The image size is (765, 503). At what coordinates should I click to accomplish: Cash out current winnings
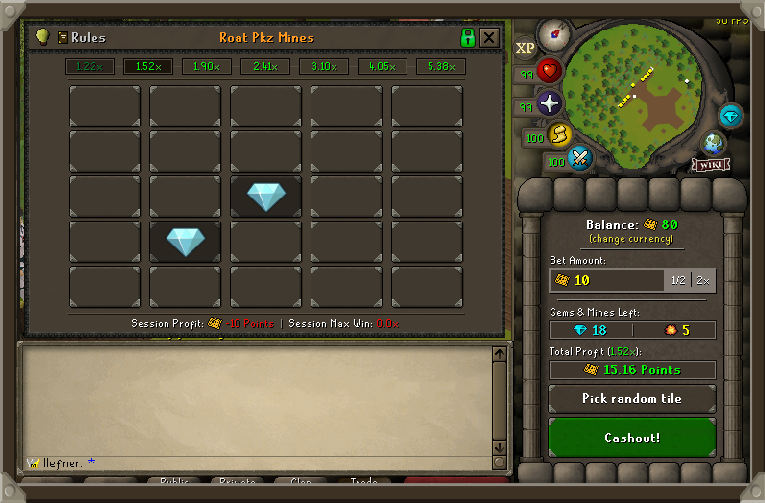[632, 438]
